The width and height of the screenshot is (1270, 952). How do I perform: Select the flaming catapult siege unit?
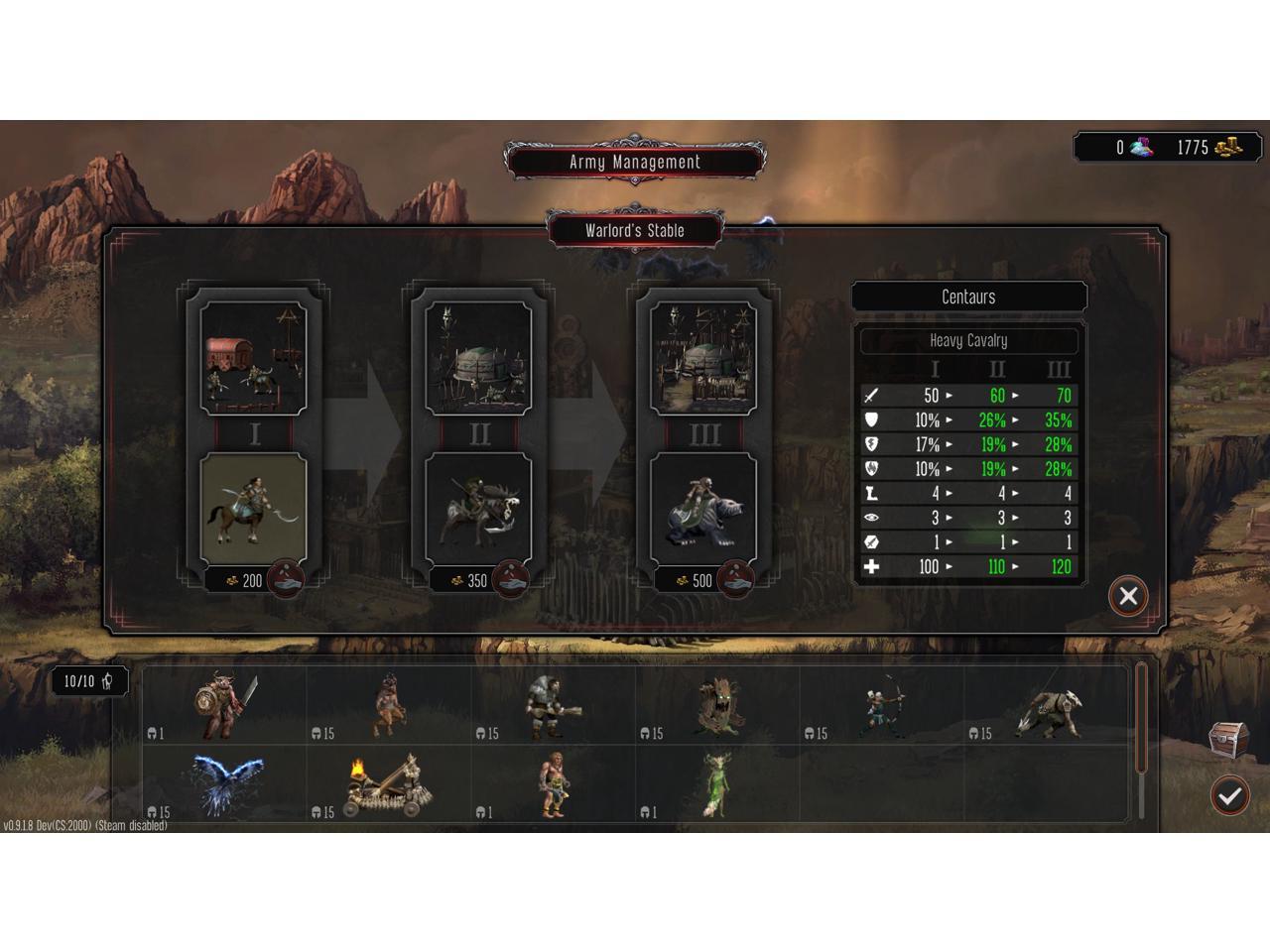(x=387, y=785)
